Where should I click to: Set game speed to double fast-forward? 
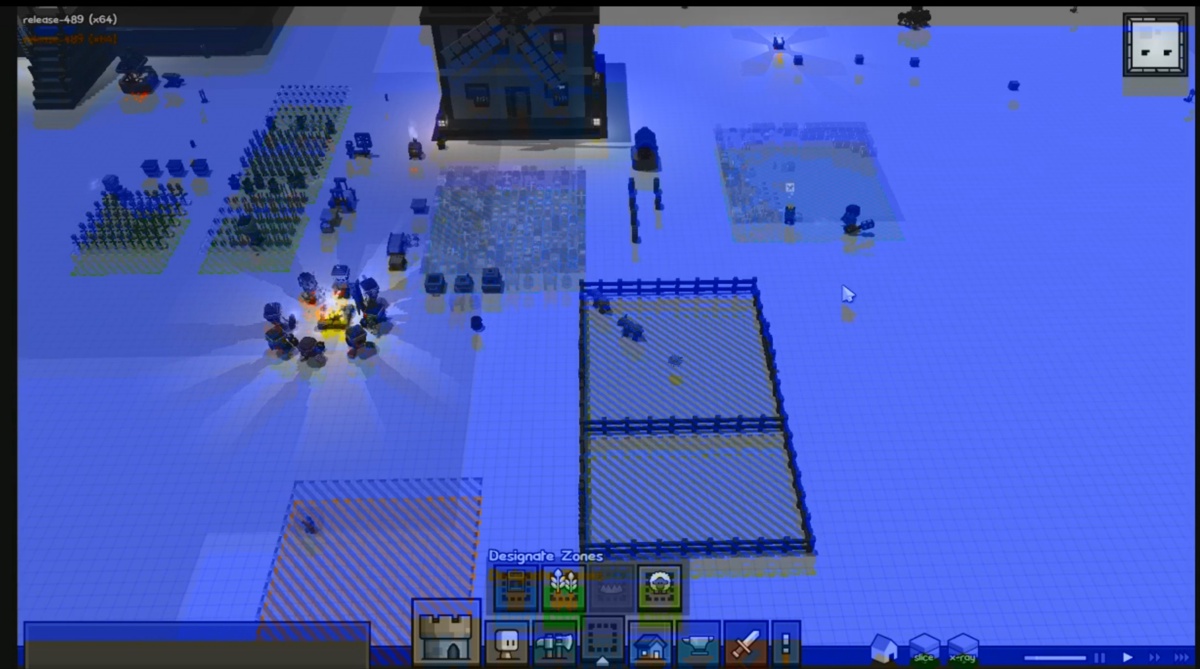click(1154, 657)
